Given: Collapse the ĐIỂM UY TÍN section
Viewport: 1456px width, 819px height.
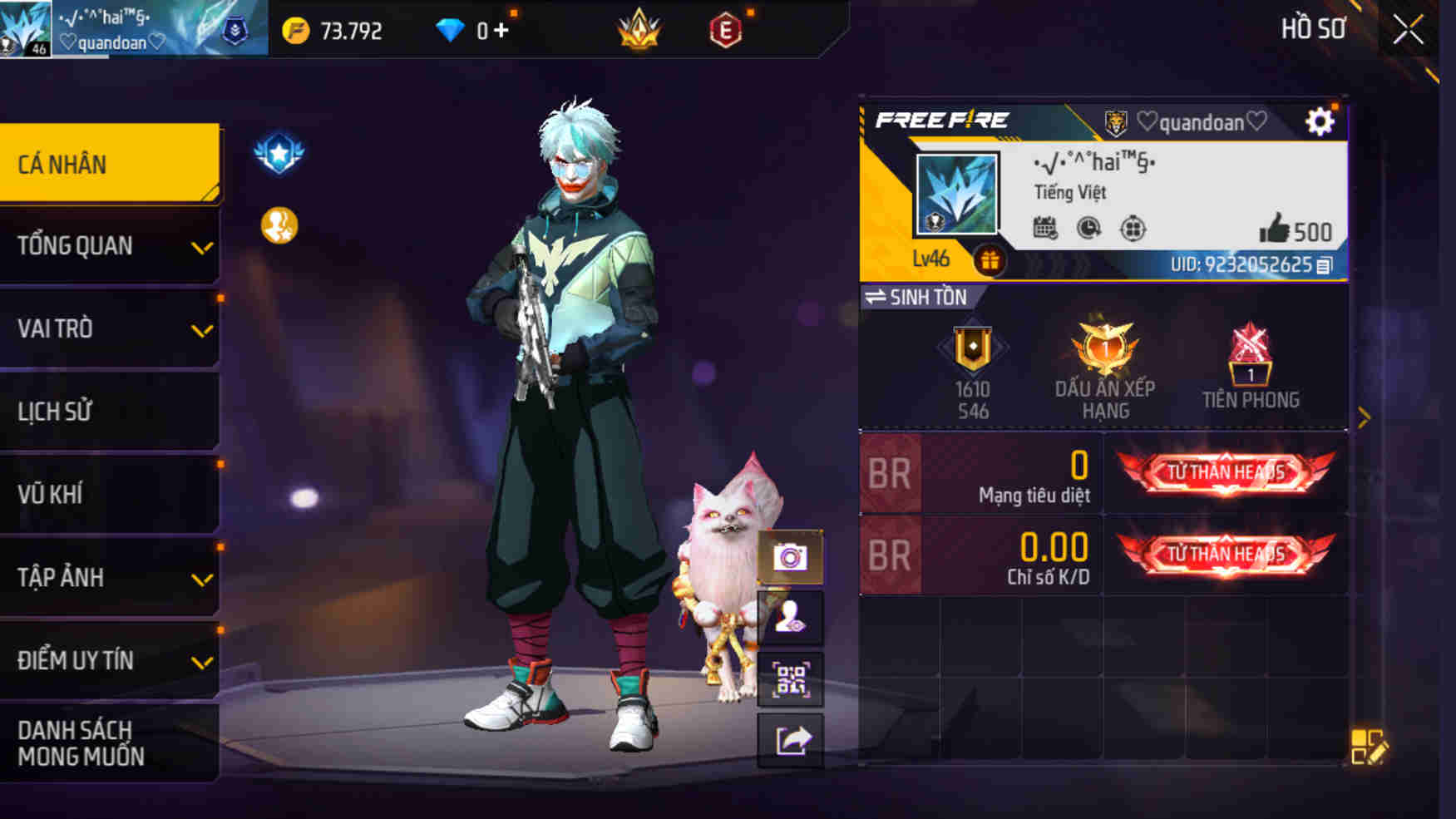Looking at the screenshot, I should click(109, 660).
